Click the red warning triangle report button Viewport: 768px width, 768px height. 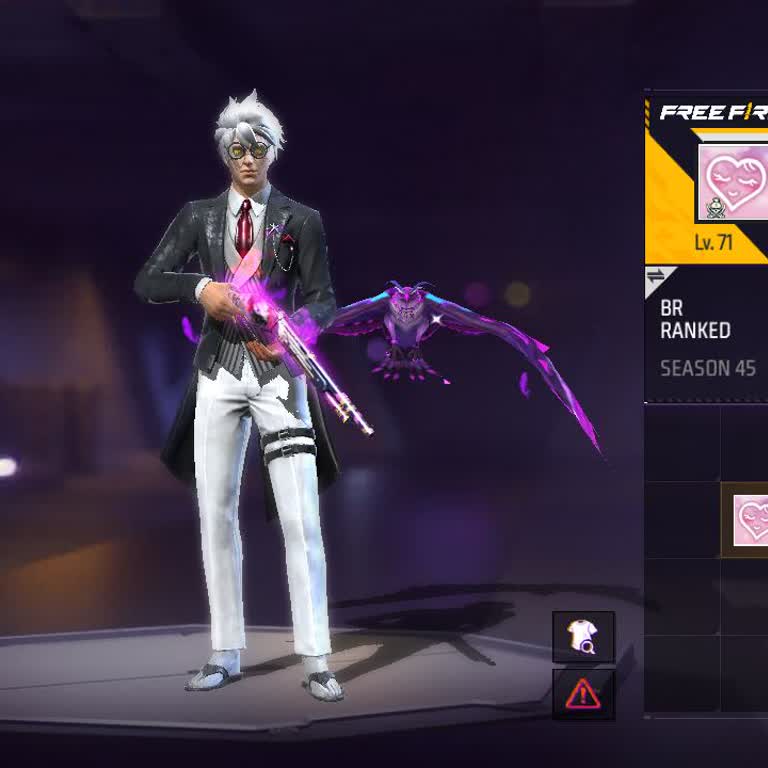(583, 694)
